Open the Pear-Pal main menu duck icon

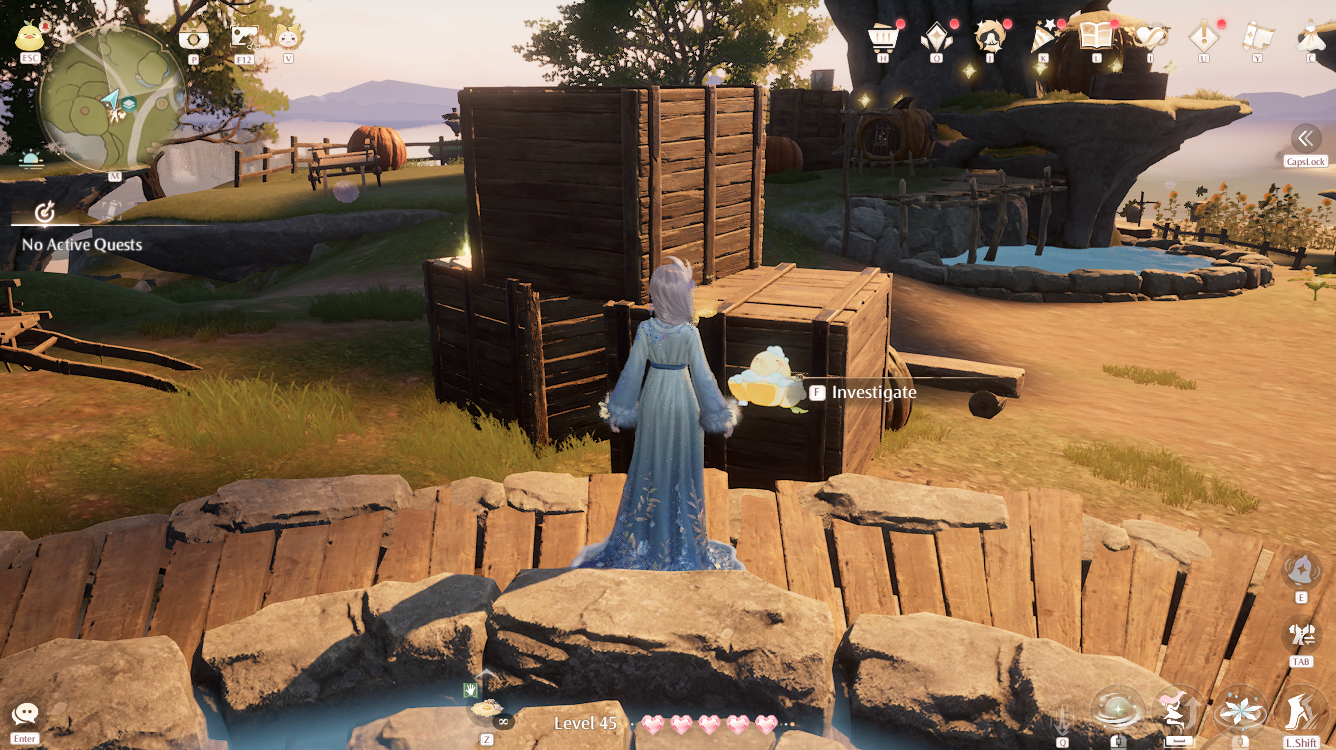click(x=30, y=38)
